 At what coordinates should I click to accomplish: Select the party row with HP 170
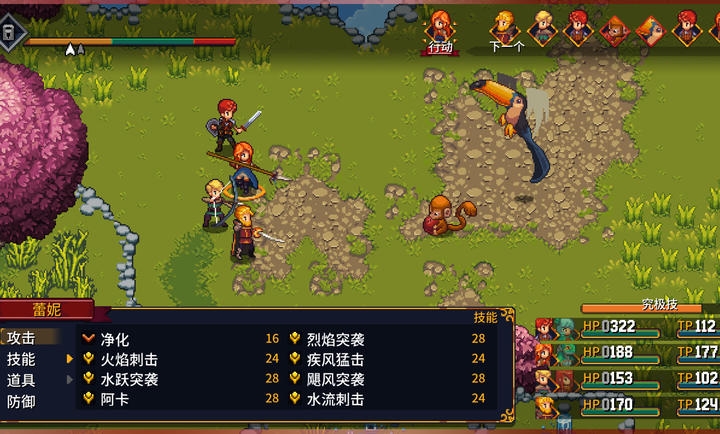pyautogui.click(x=626, y=406)
